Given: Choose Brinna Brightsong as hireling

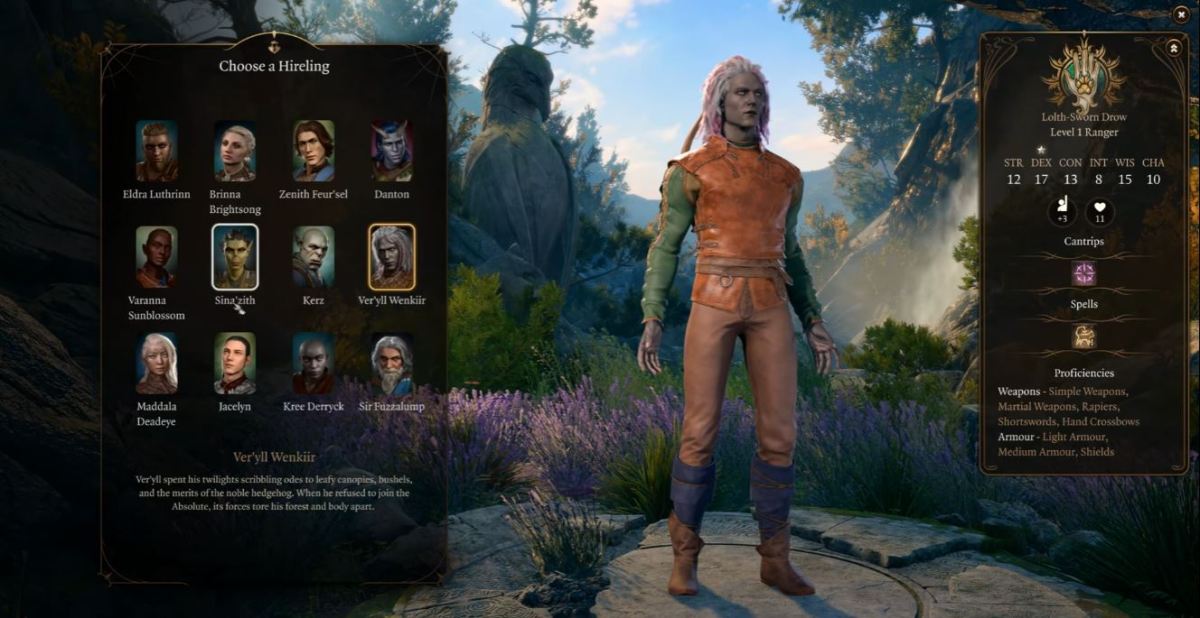Looking at the screenshot, I should tap(235, 151).
